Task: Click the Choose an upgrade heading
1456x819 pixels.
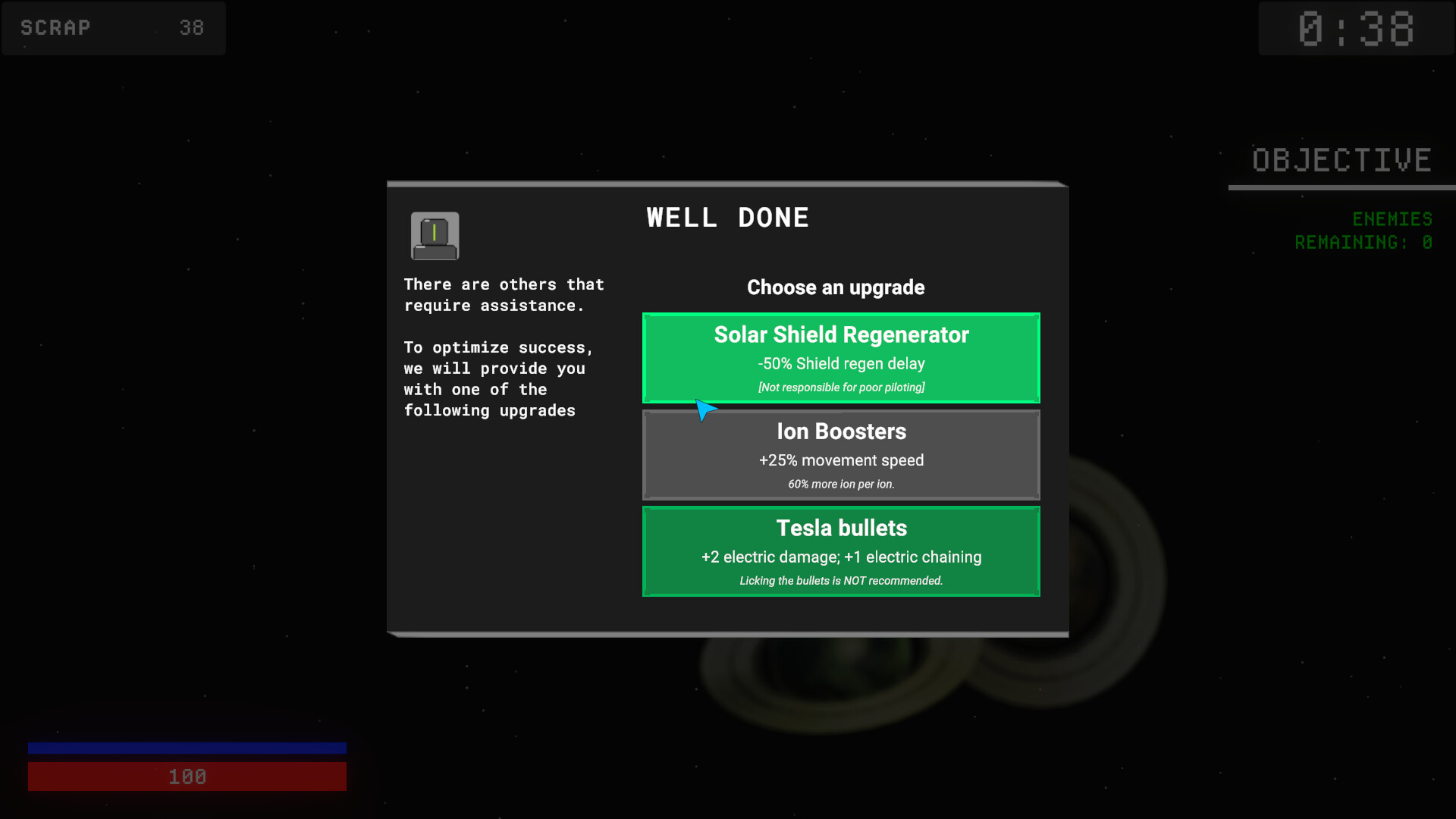Action: (x=836, y=287)
